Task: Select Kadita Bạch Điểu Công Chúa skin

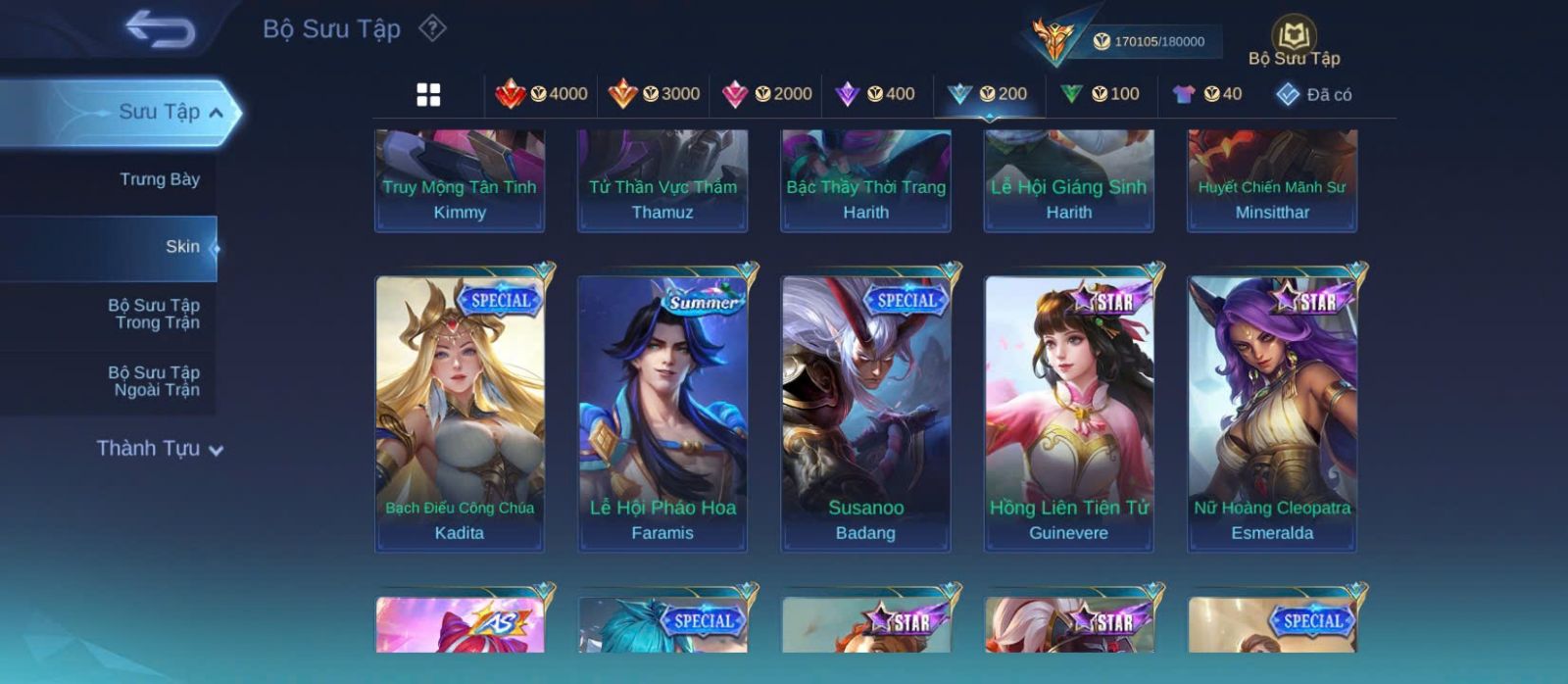Action: click(460, 412)
